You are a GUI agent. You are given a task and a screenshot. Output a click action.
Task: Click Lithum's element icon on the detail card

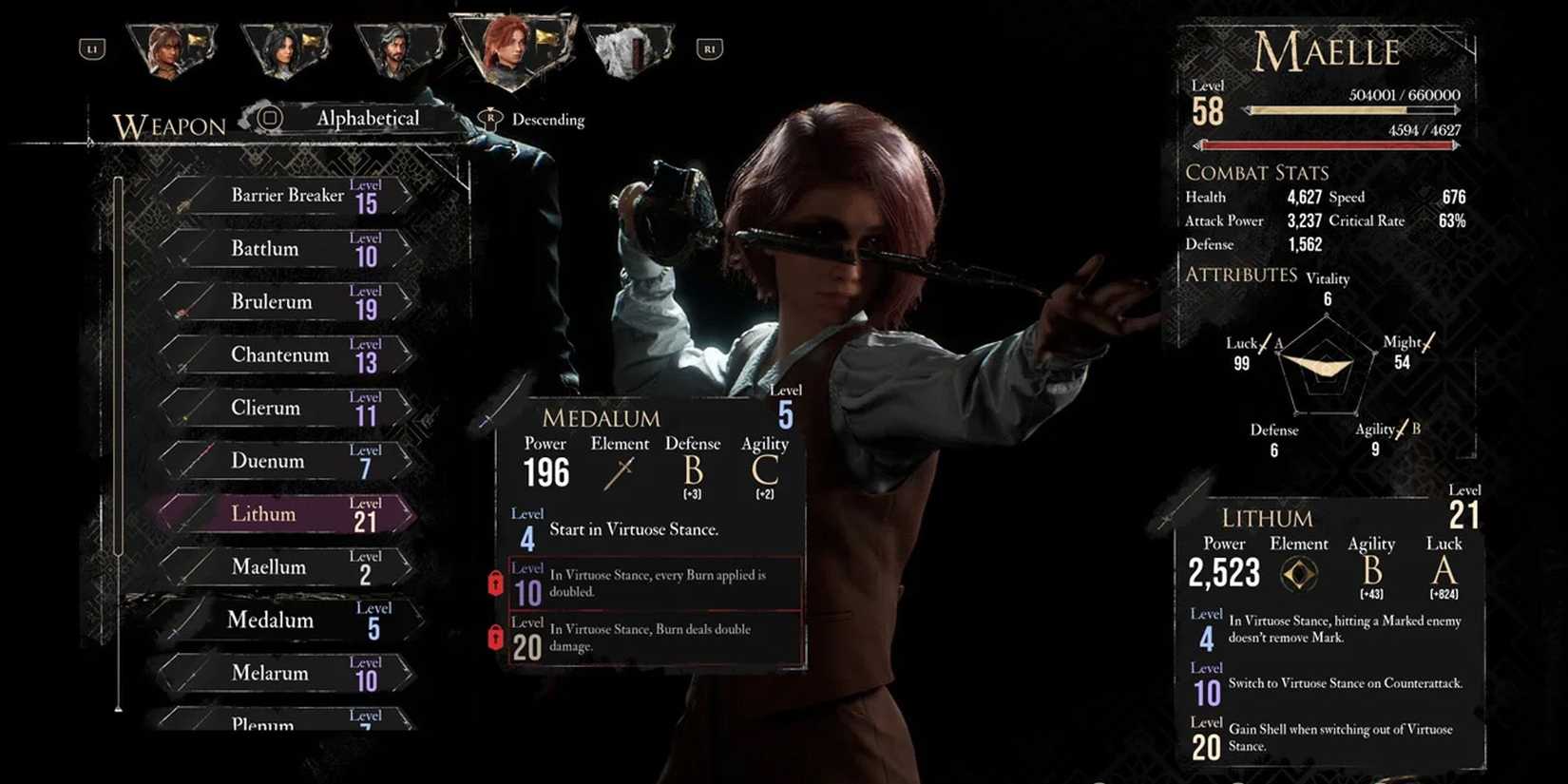pyautogui.click(x=1300, y=574)
